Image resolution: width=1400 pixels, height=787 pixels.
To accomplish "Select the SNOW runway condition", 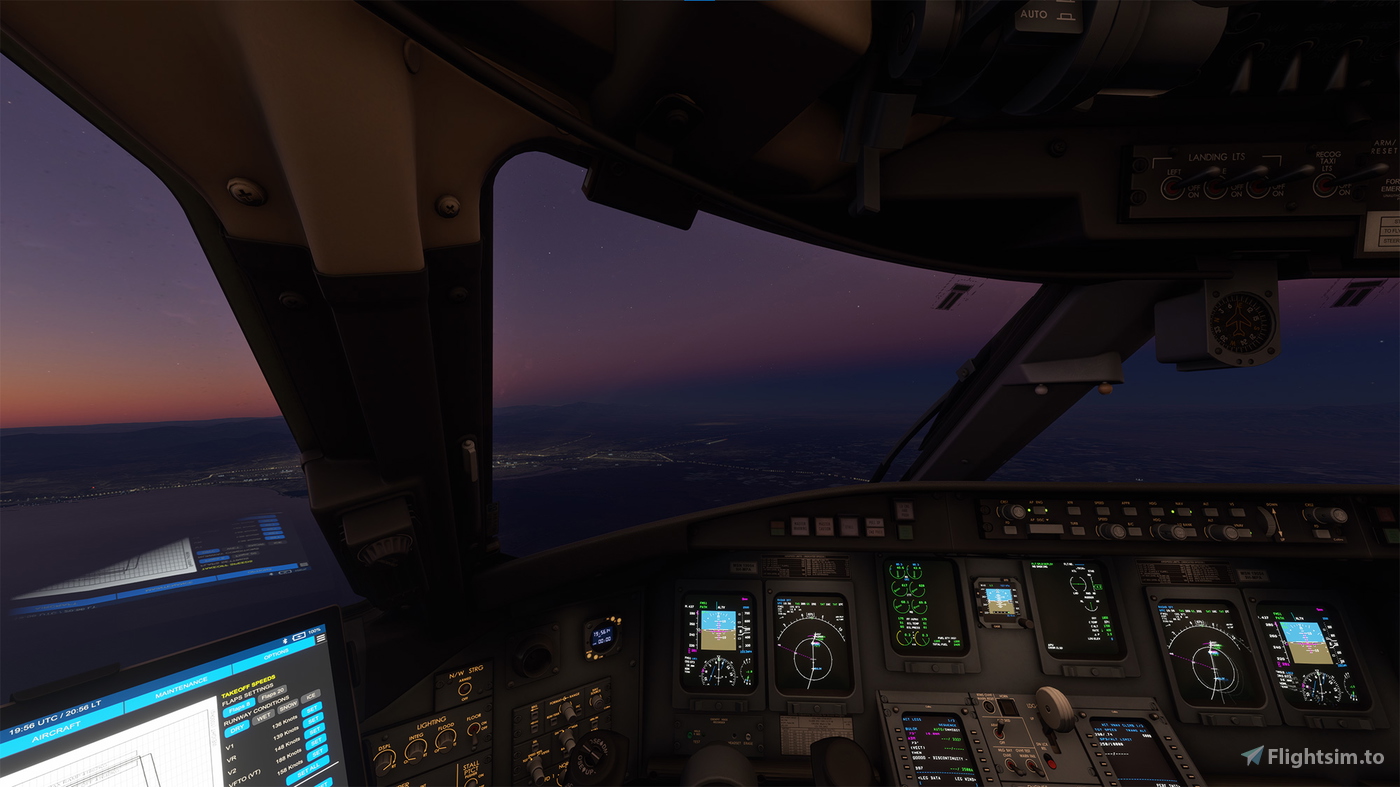I will click(x=288, y=706).
